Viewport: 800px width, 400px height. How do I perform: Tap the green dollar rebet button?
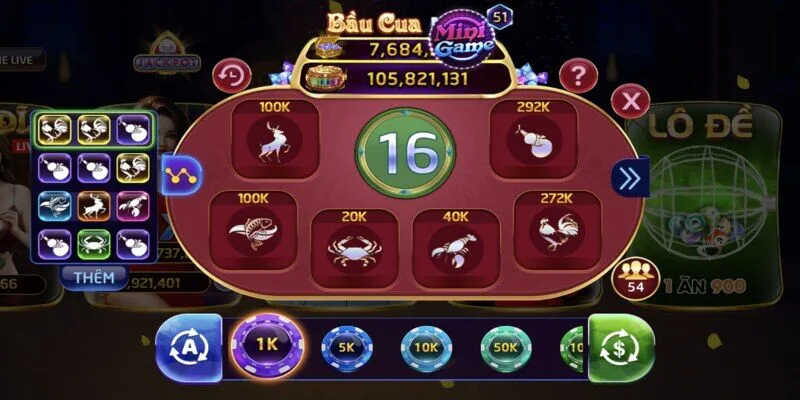click(621, 349)
